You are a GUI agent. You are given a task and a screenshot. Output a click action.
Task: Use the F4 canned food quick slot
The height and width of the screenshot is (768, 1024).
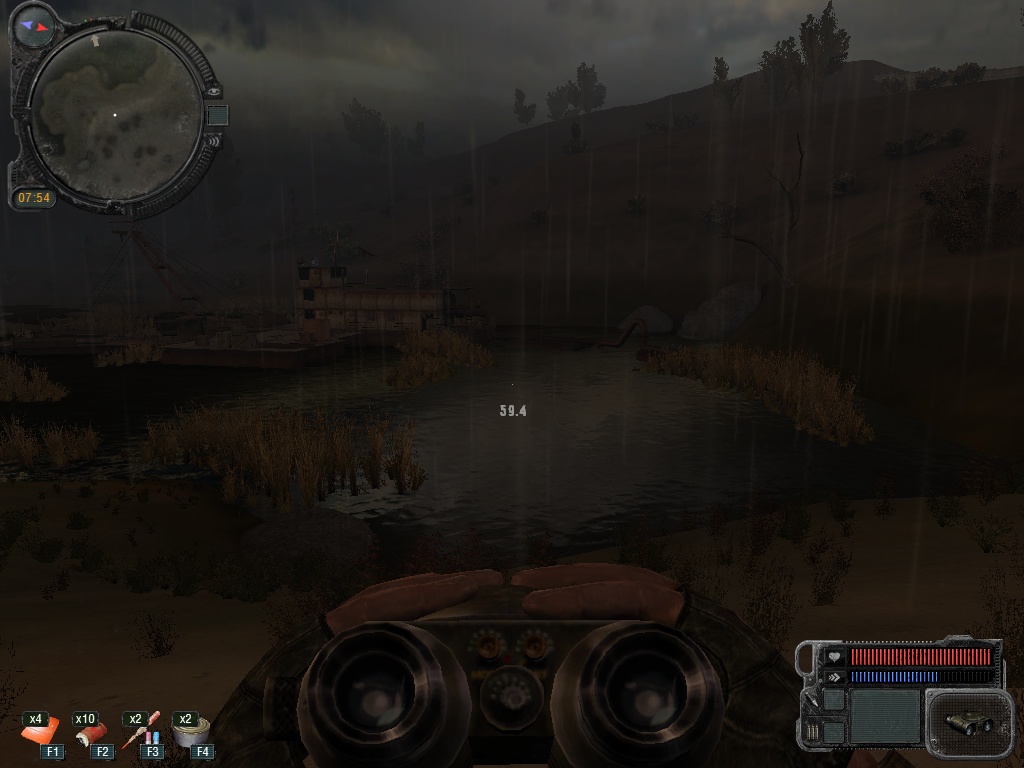coord(190,735)
